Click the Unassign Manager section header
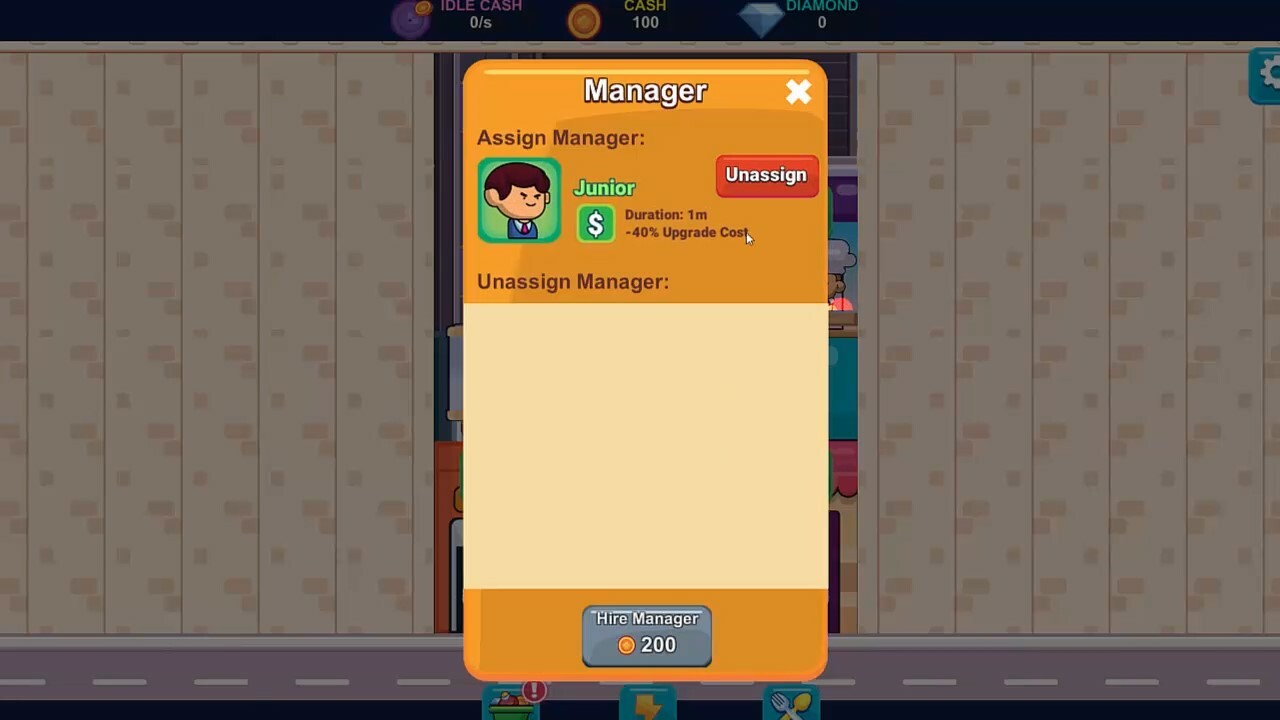Screen dimensions: 1280x720 (x=572, y=281)
